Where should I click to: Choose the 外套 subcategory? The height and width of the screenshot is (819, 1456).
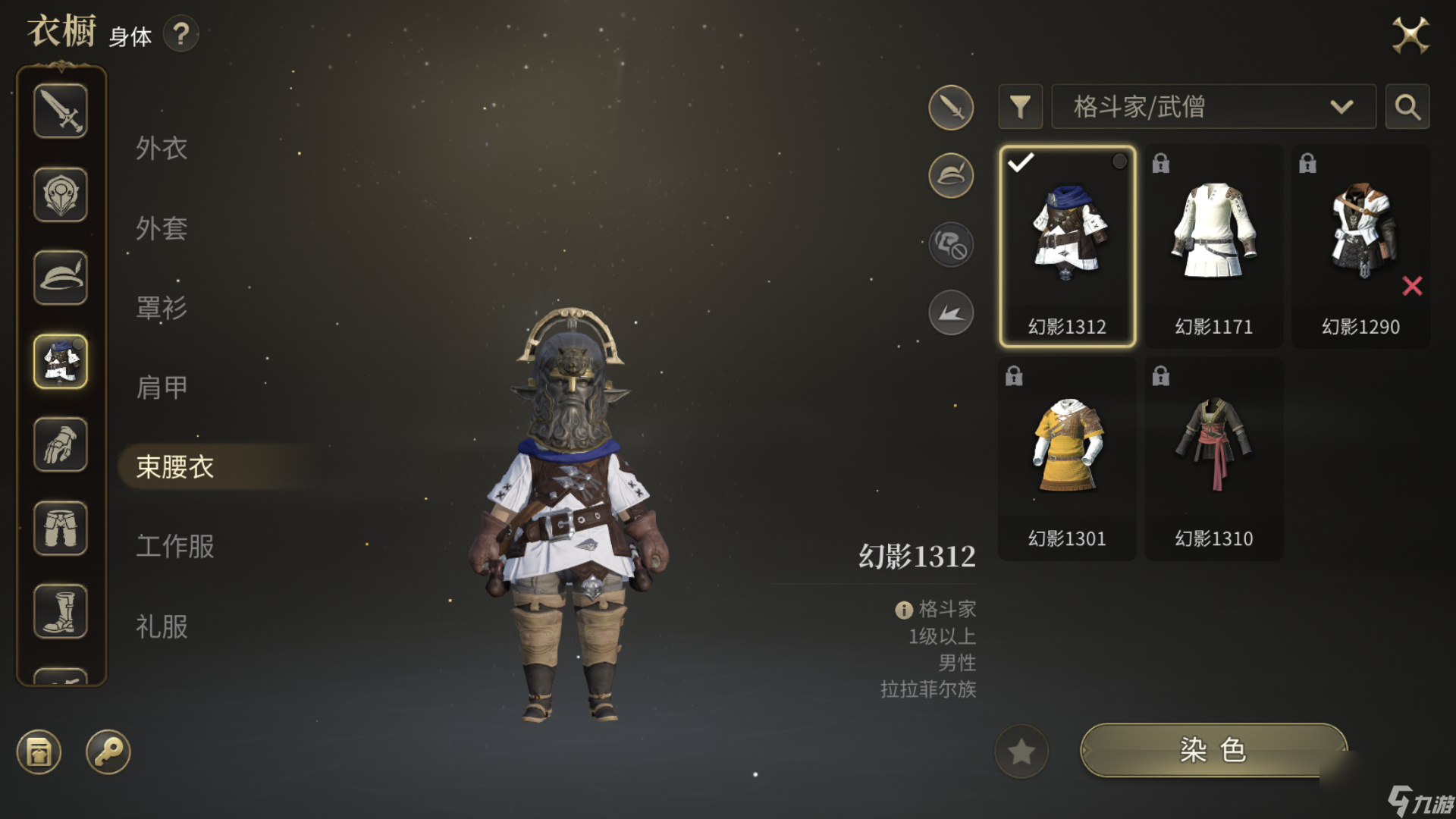click(x=162, y=227)
